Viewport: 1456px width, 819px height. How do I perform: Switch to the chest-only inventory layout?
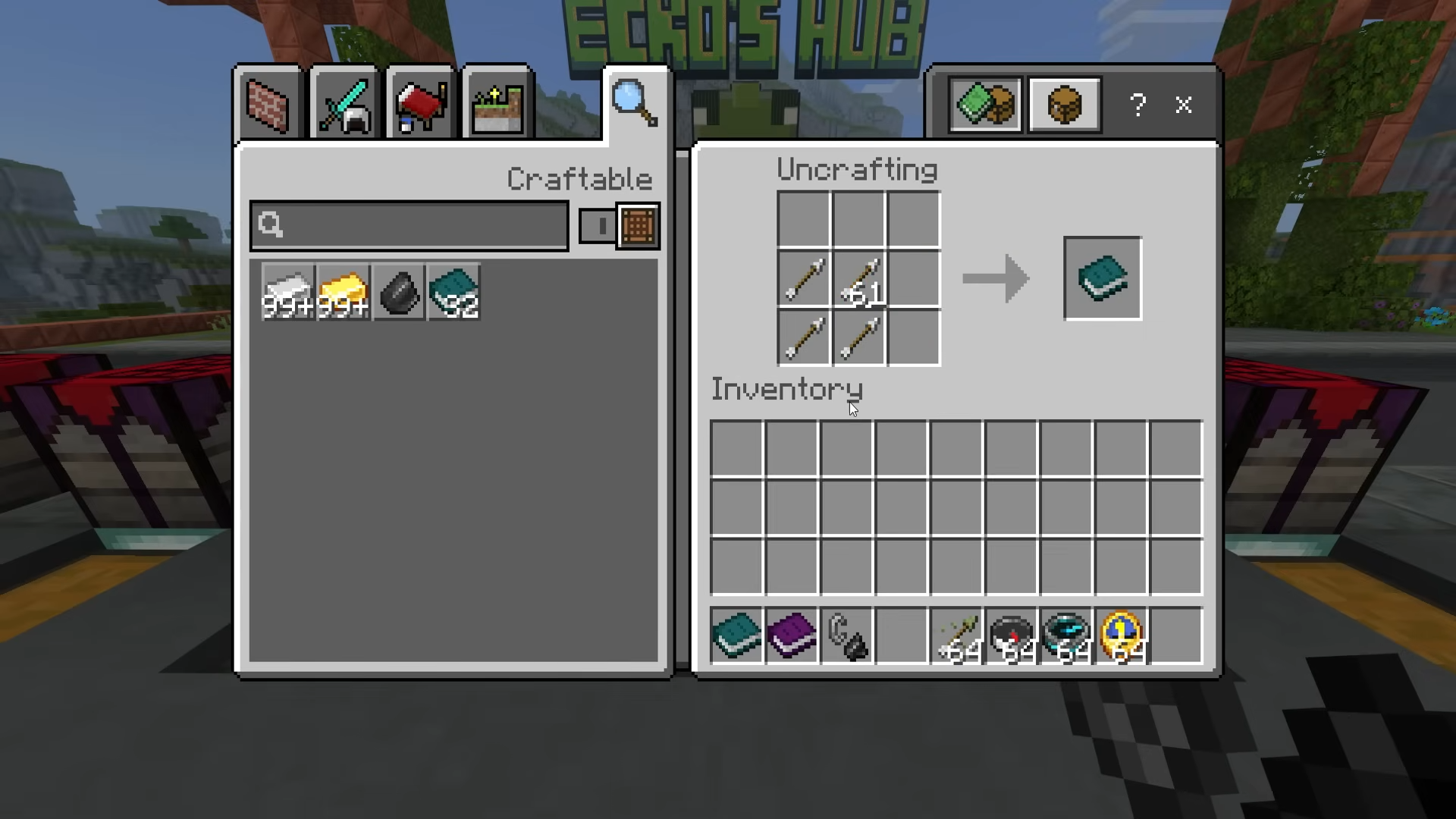click(1064, 105)
